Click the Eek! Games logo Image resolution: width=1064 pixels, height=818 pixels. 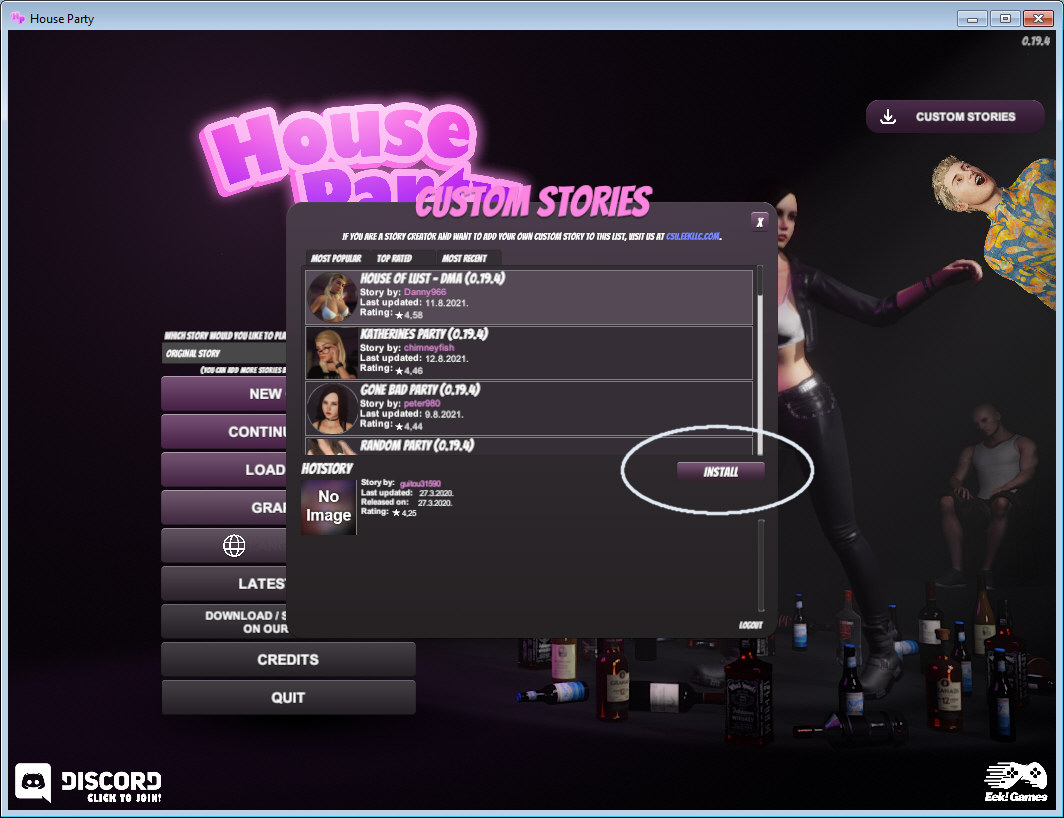point(1014,783)
